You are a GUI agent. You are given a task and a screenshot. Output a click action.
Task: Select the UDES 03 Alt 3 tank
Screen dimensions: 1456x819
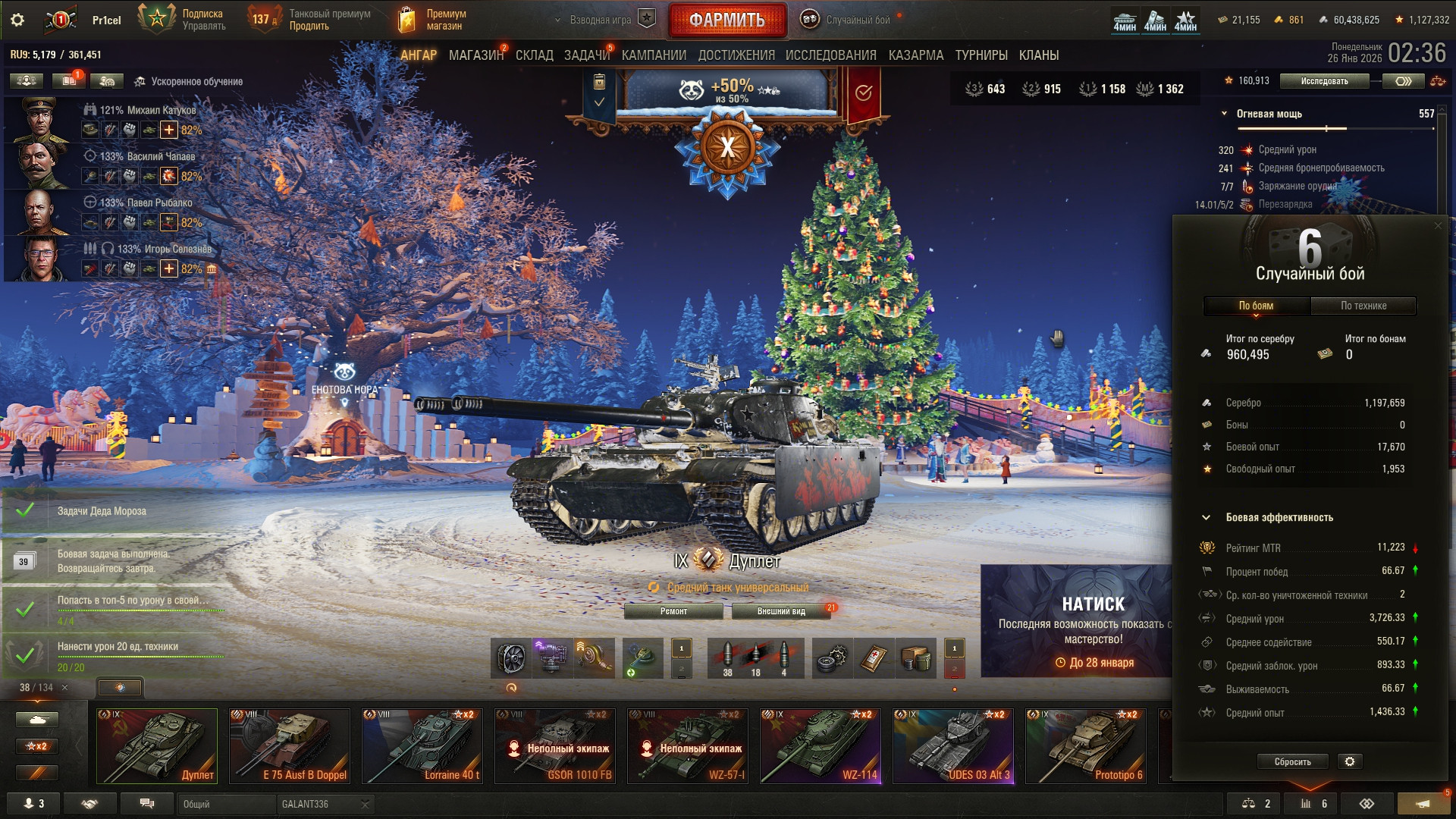point(953,746)
